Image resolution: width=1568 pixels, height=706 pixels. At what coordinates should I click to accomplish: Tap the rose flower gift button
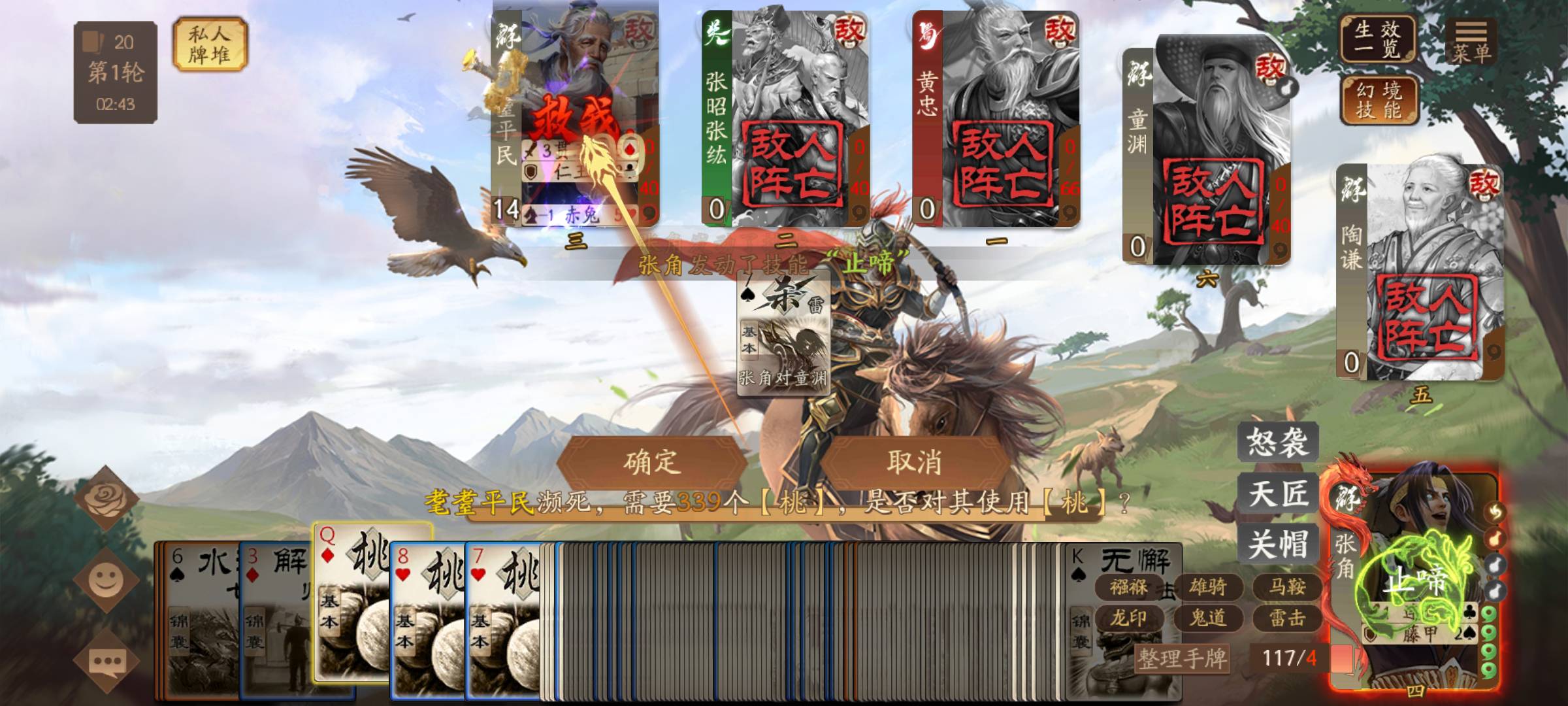point(106,499)
